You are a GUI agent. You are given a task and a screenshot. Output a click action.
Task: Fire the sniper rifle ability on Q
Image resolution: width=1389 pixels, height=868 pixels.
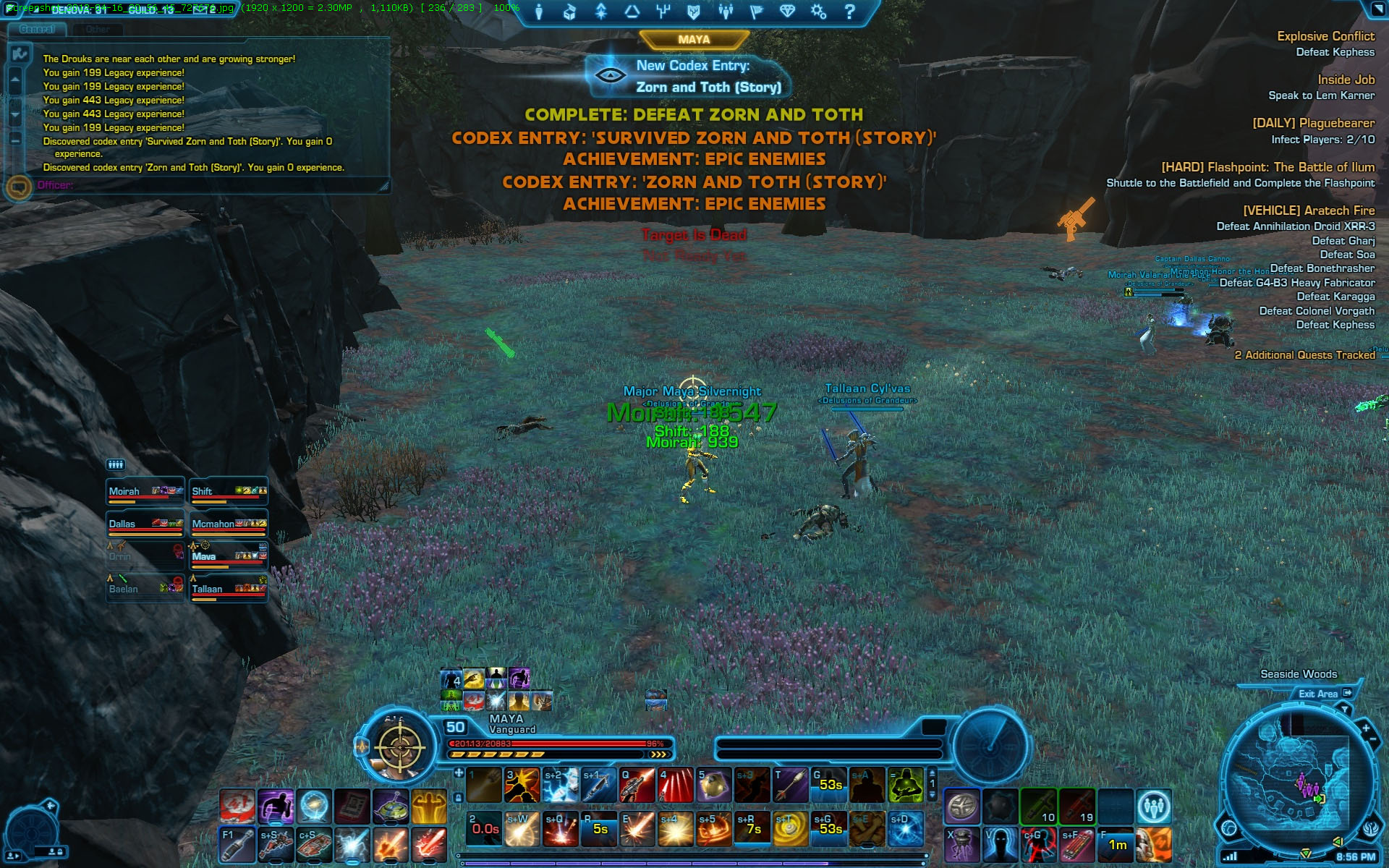coord(637,786)
